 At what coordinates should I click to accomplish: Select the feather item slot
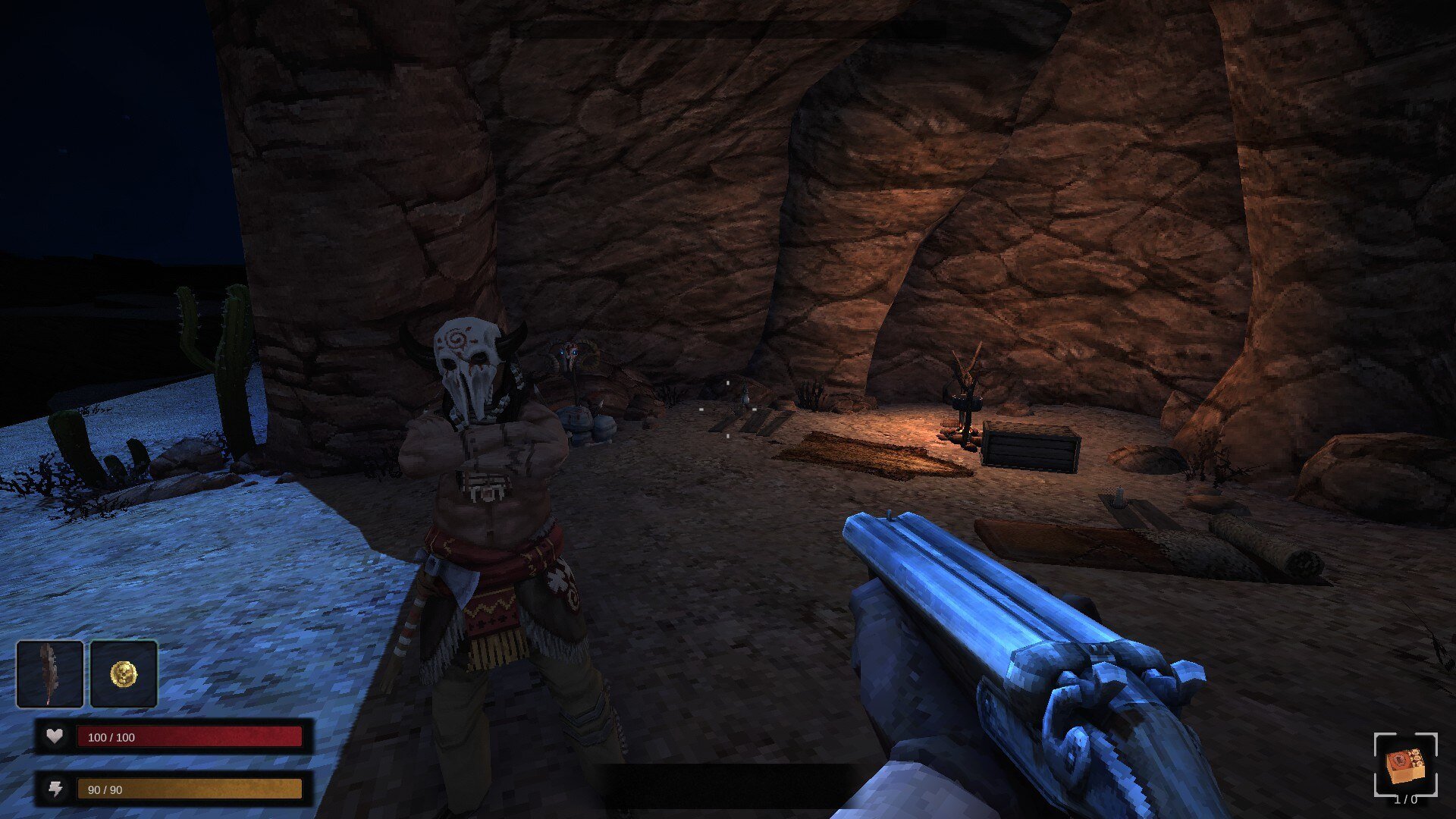50,673
